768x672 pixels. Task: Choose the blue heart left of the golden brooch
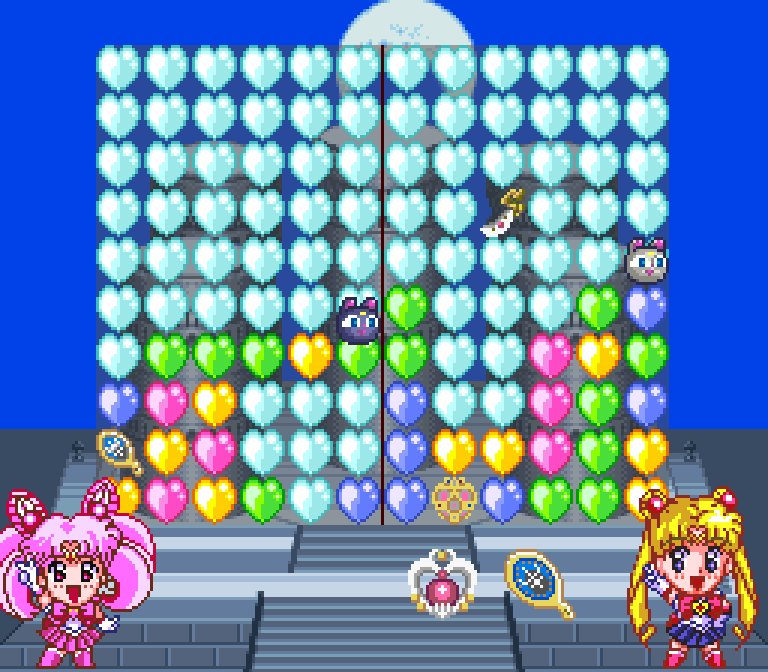pos(407,499)
